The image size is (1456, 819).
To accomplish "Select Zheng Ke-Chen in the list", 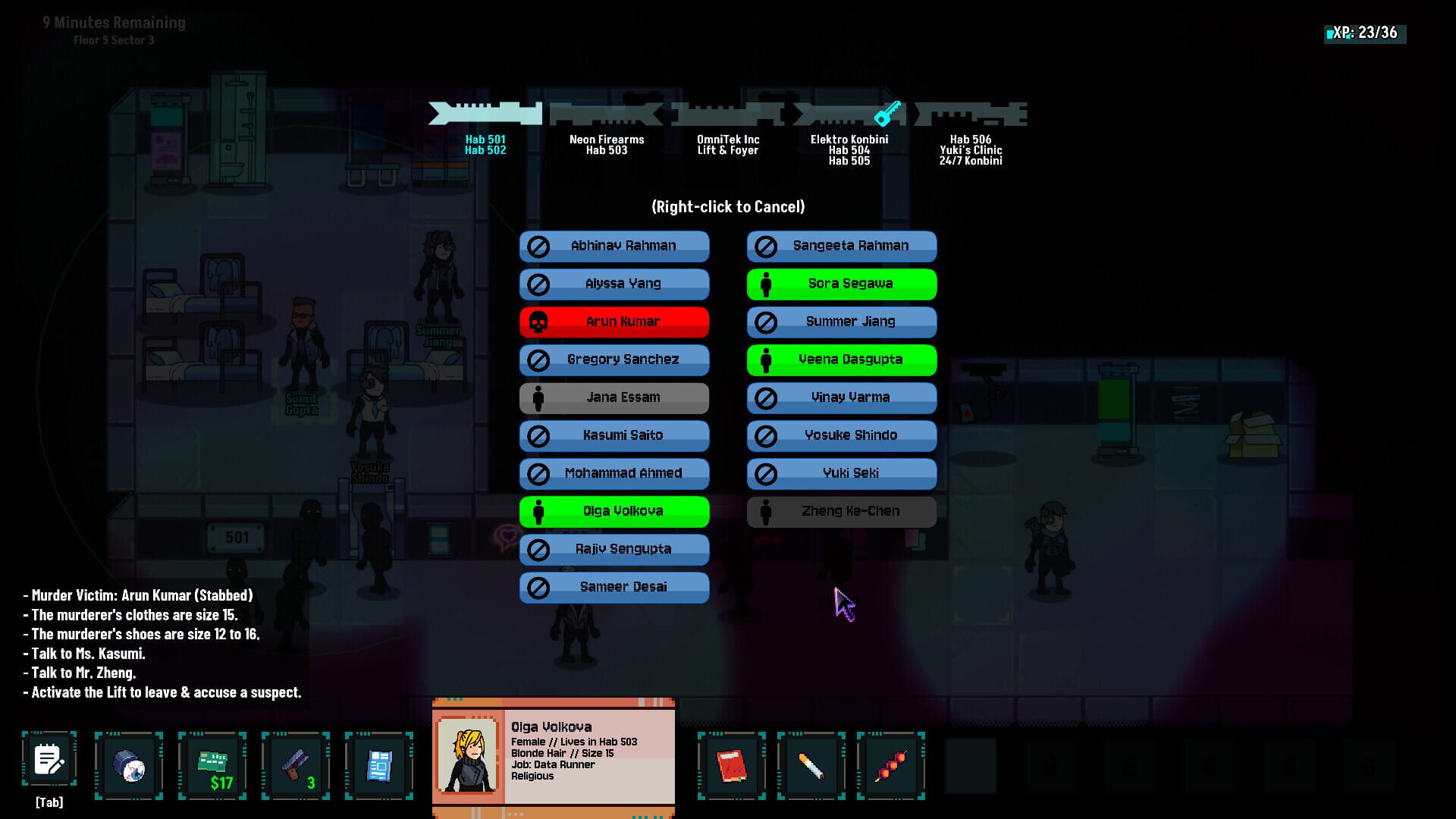I will coord(841,511).
